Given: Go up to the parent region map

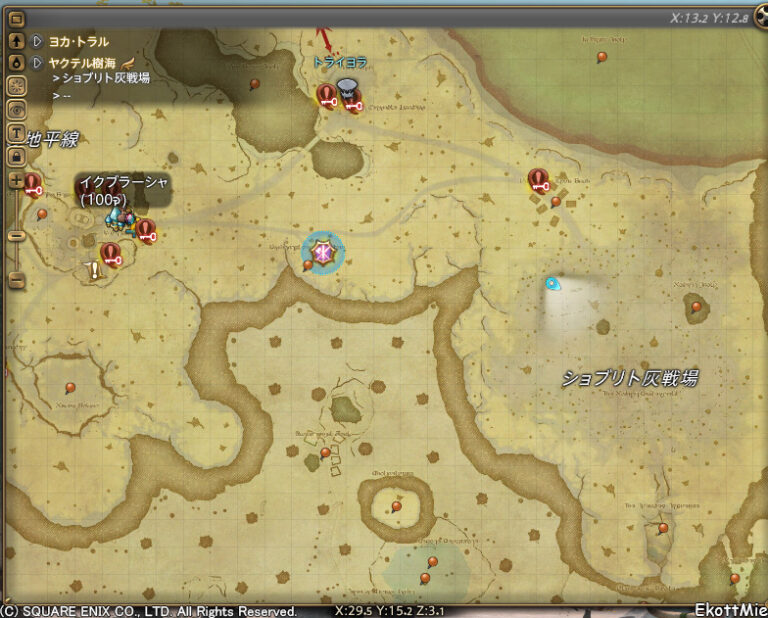Looking at the screenshot, I should point(16,41).
